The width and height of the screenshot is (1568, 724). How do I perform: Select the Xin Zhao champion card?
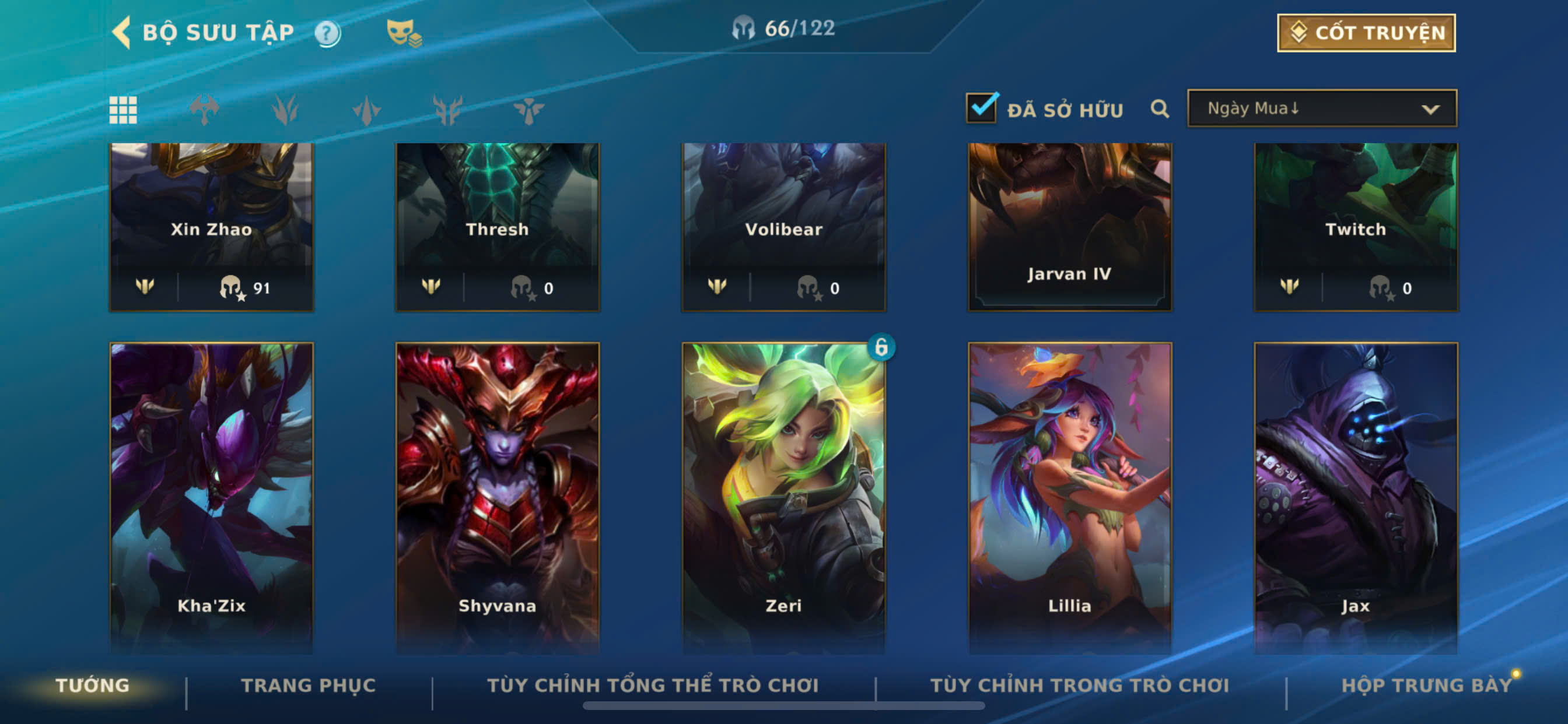(211, 226)
